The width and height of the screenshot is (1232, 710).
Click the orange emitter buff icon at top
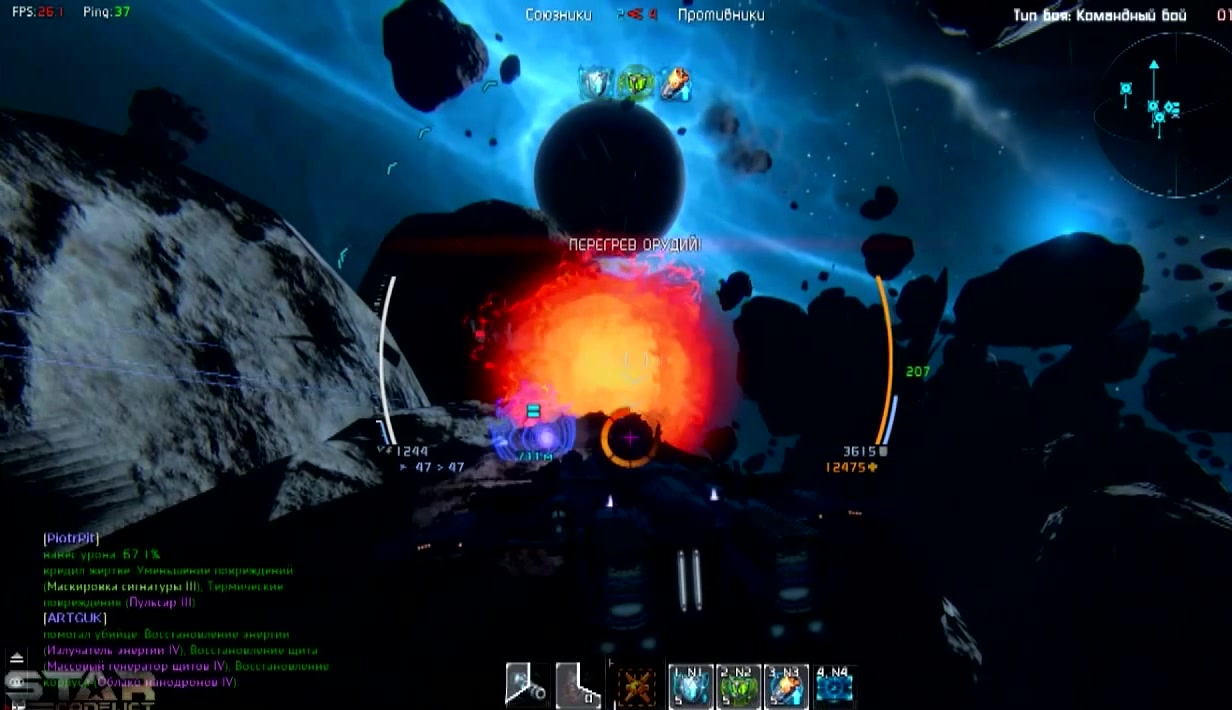tap(675, 84)
